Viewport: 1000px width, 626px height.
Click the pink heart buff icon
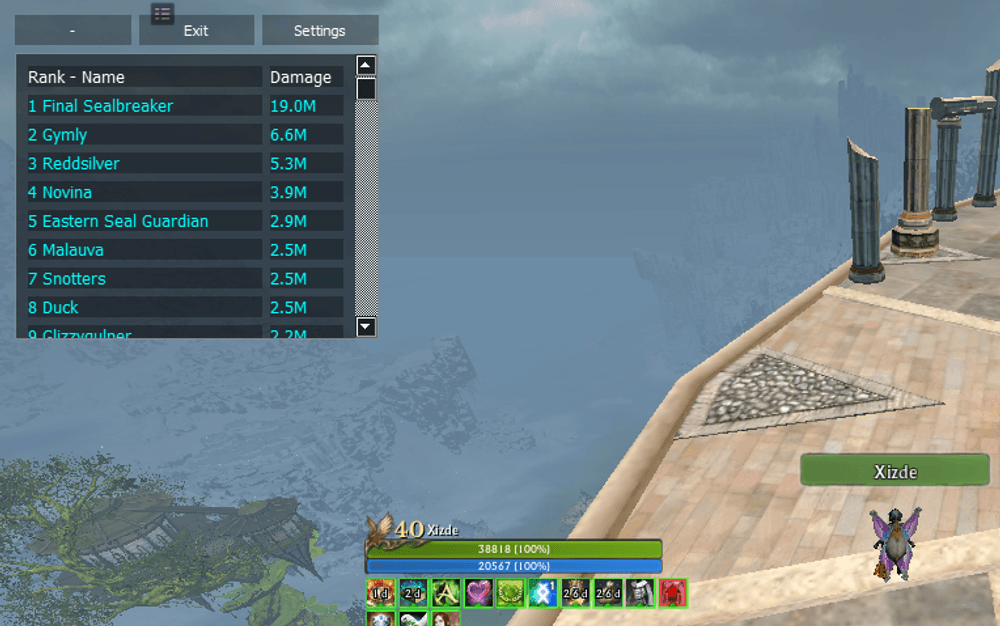click(478, 593)
